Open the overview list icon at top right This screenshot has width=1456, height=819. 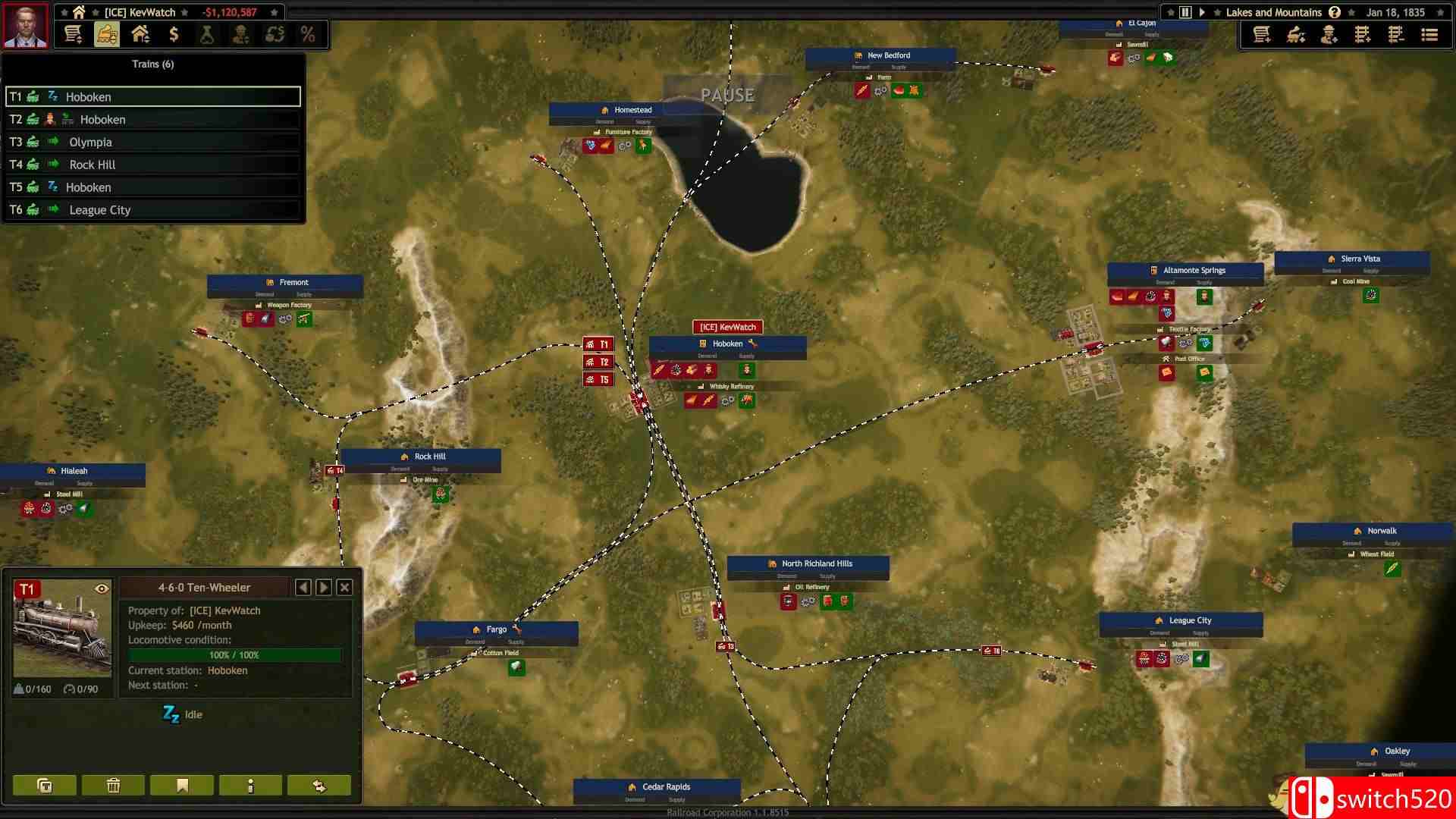click(x=1429, y=34)
